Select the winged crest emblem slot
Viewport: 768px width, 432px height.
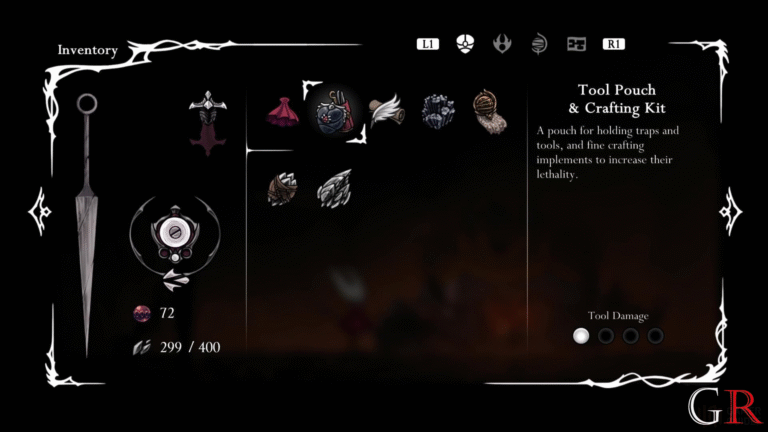click(x=209, y=124)
